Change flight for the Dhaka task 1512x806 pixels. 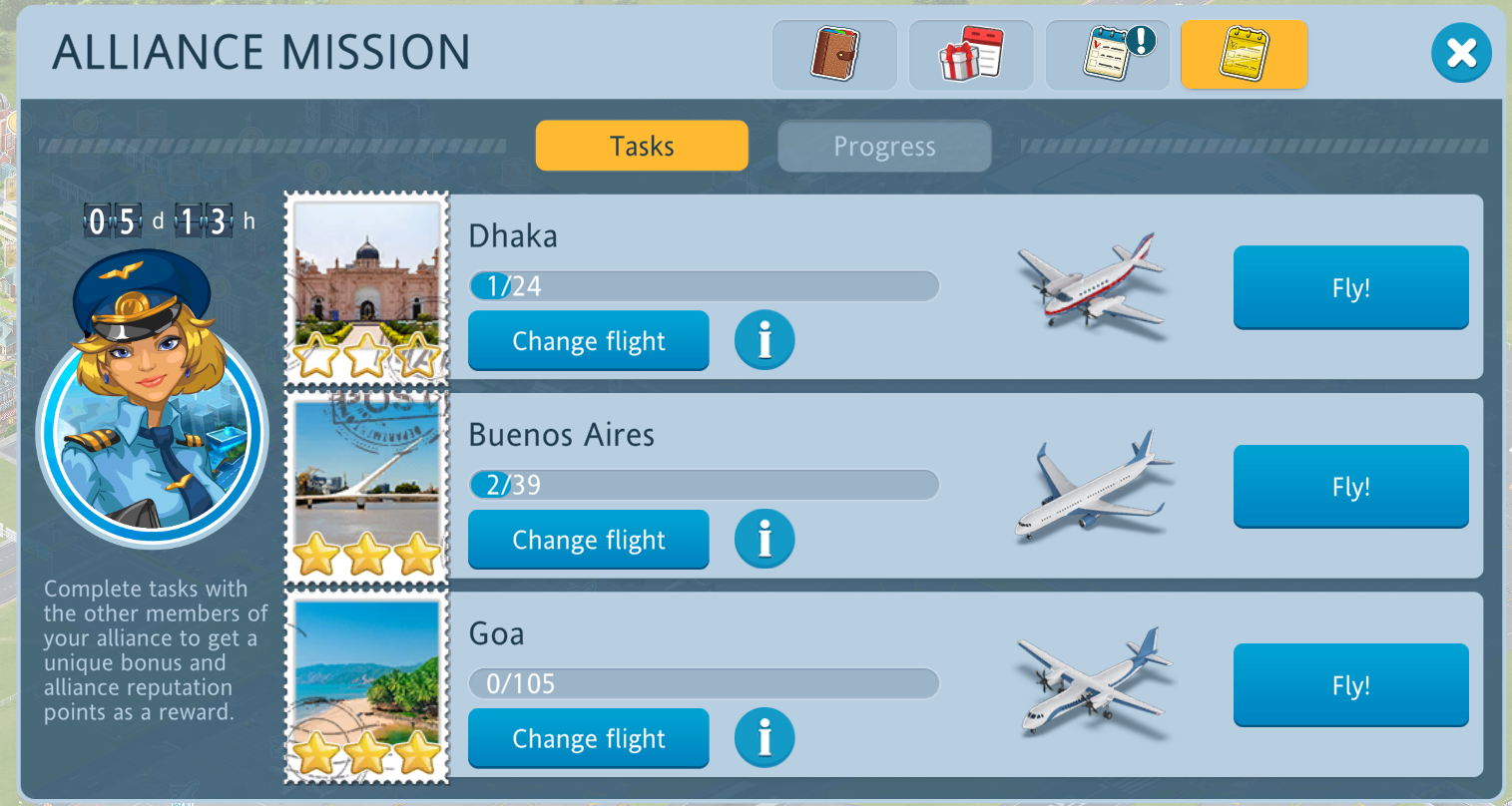pyautogui.click(x=589, y=341)
